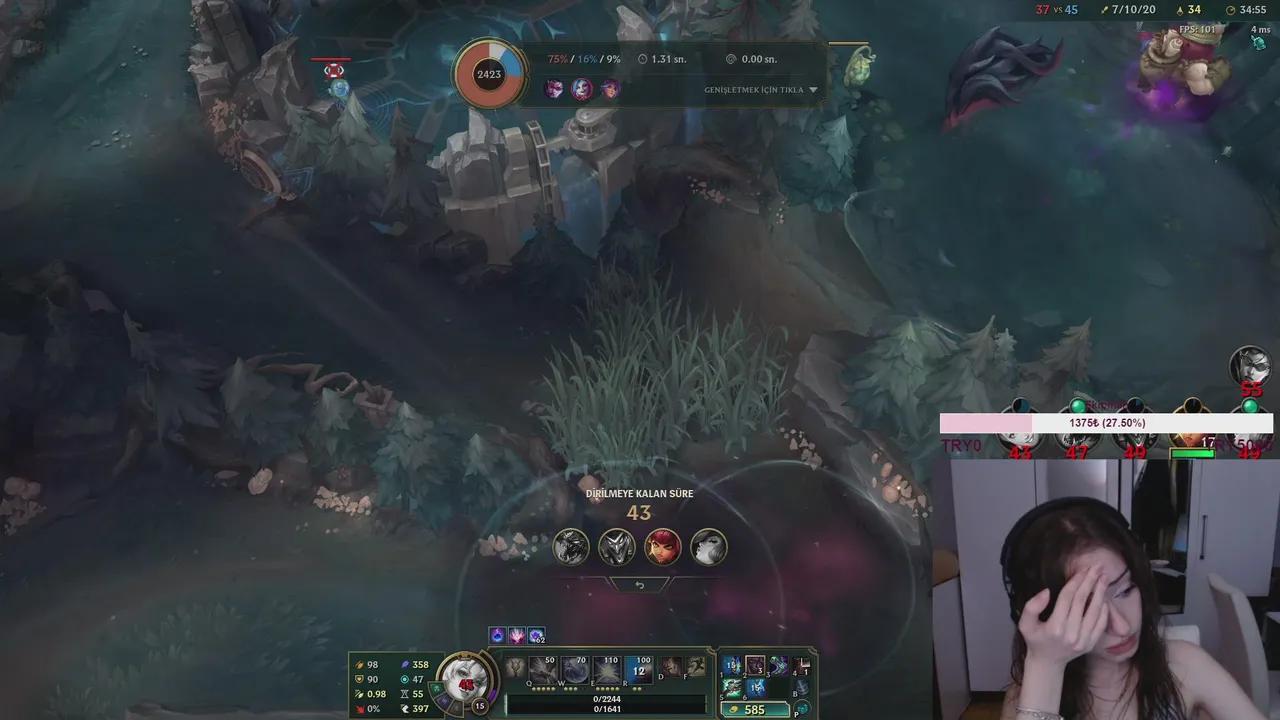Click the F summoner spell icon
Image resolution: width=1280 pixels, height=720 pixels.
(696, 666)
